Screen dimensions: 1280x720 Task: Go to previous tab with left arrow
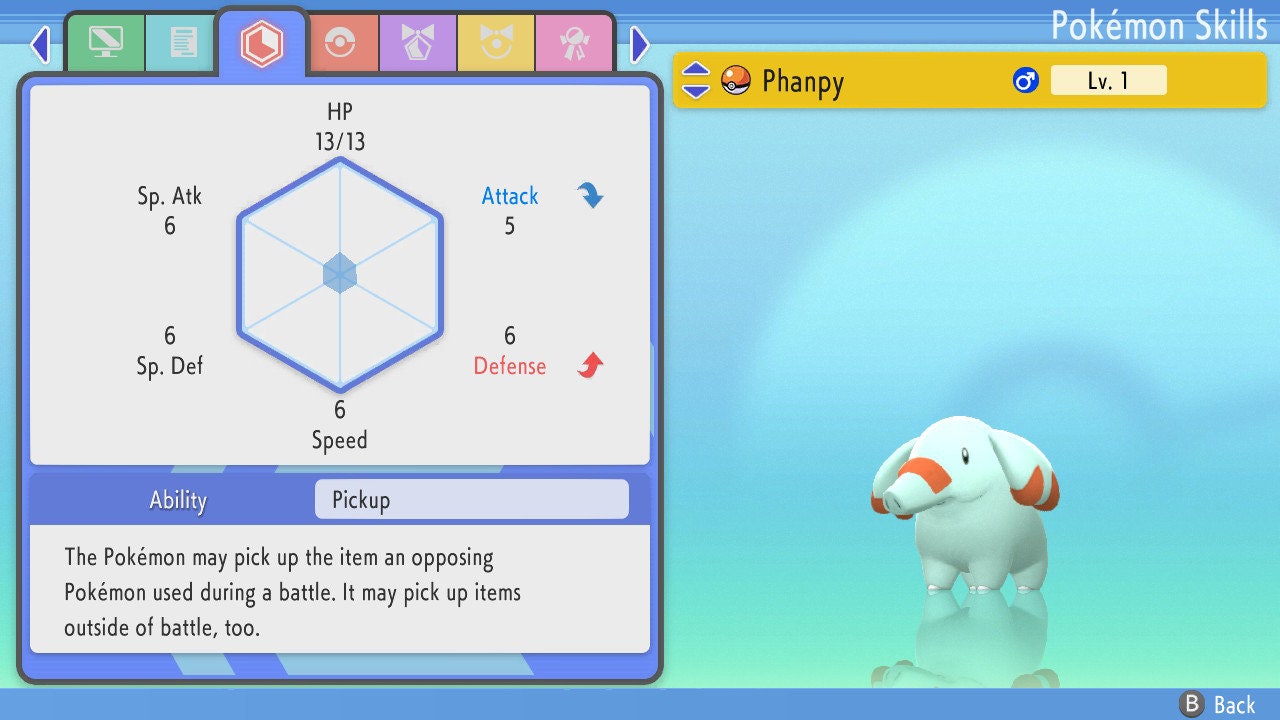click(x=40, y=44)
